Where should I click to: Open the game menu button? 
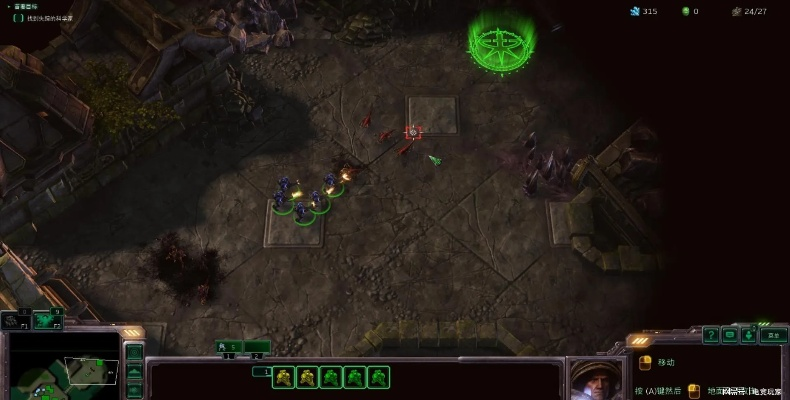click(771, 335)
